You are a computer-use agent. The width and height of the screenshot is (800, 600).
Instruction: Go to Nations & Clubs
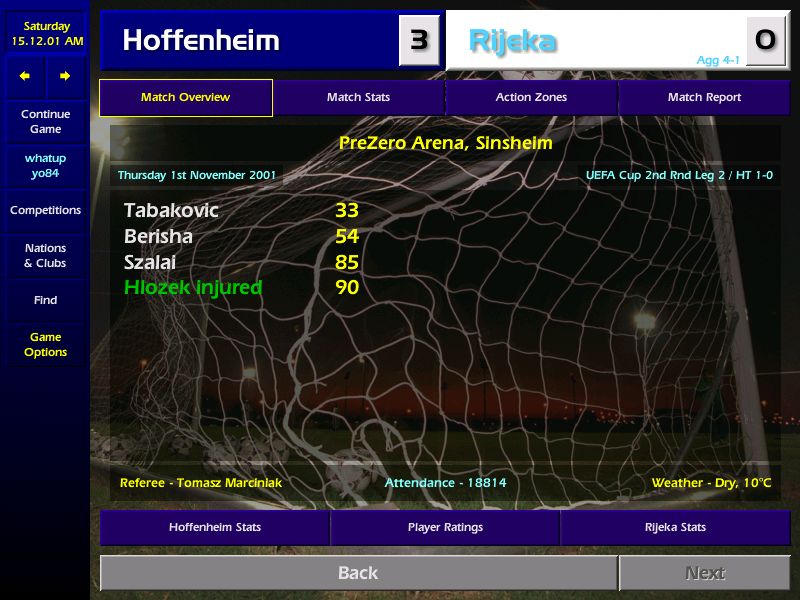click(x=45, y=256)
